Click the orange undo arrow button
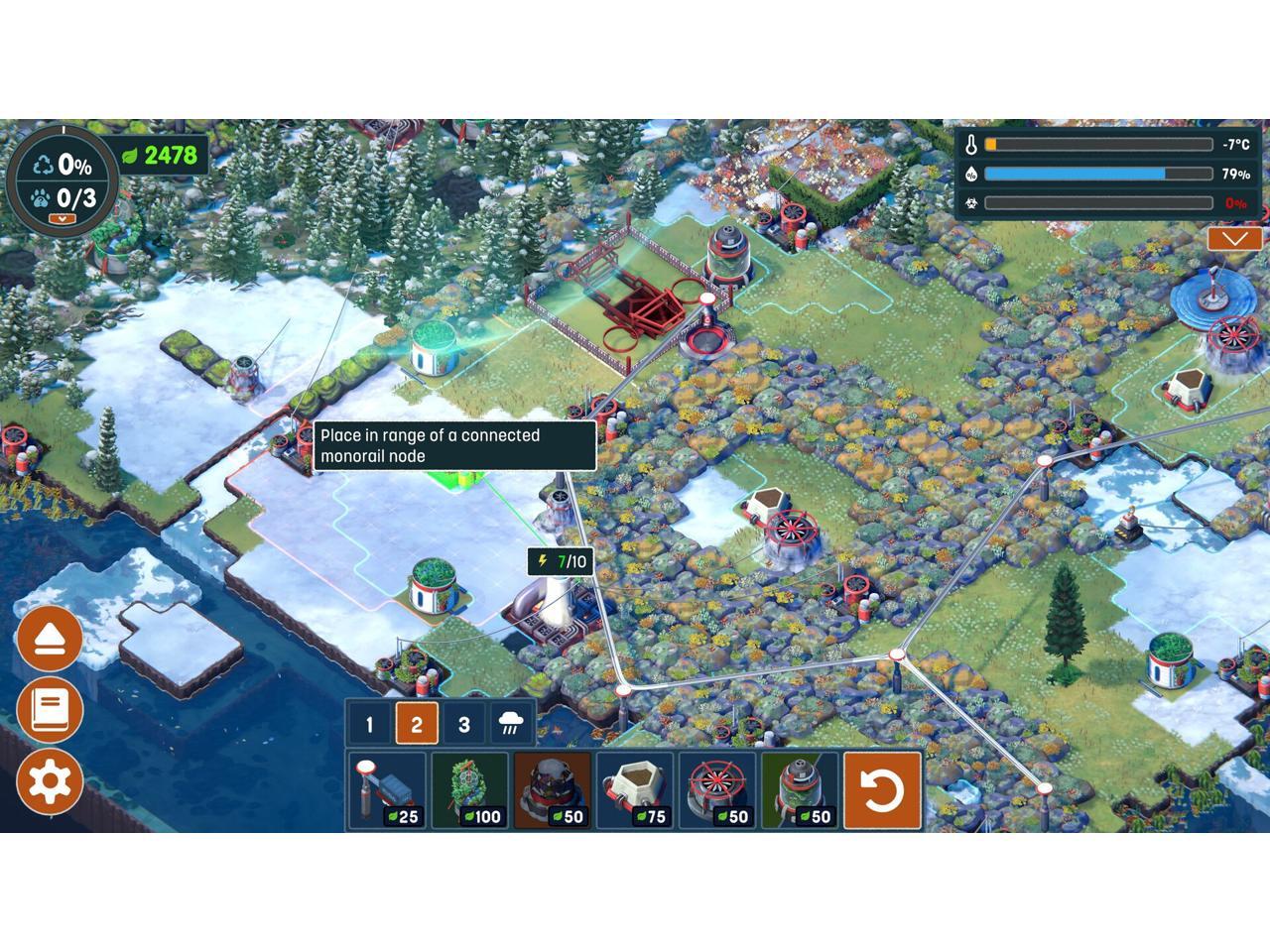 tap(882, 790)
